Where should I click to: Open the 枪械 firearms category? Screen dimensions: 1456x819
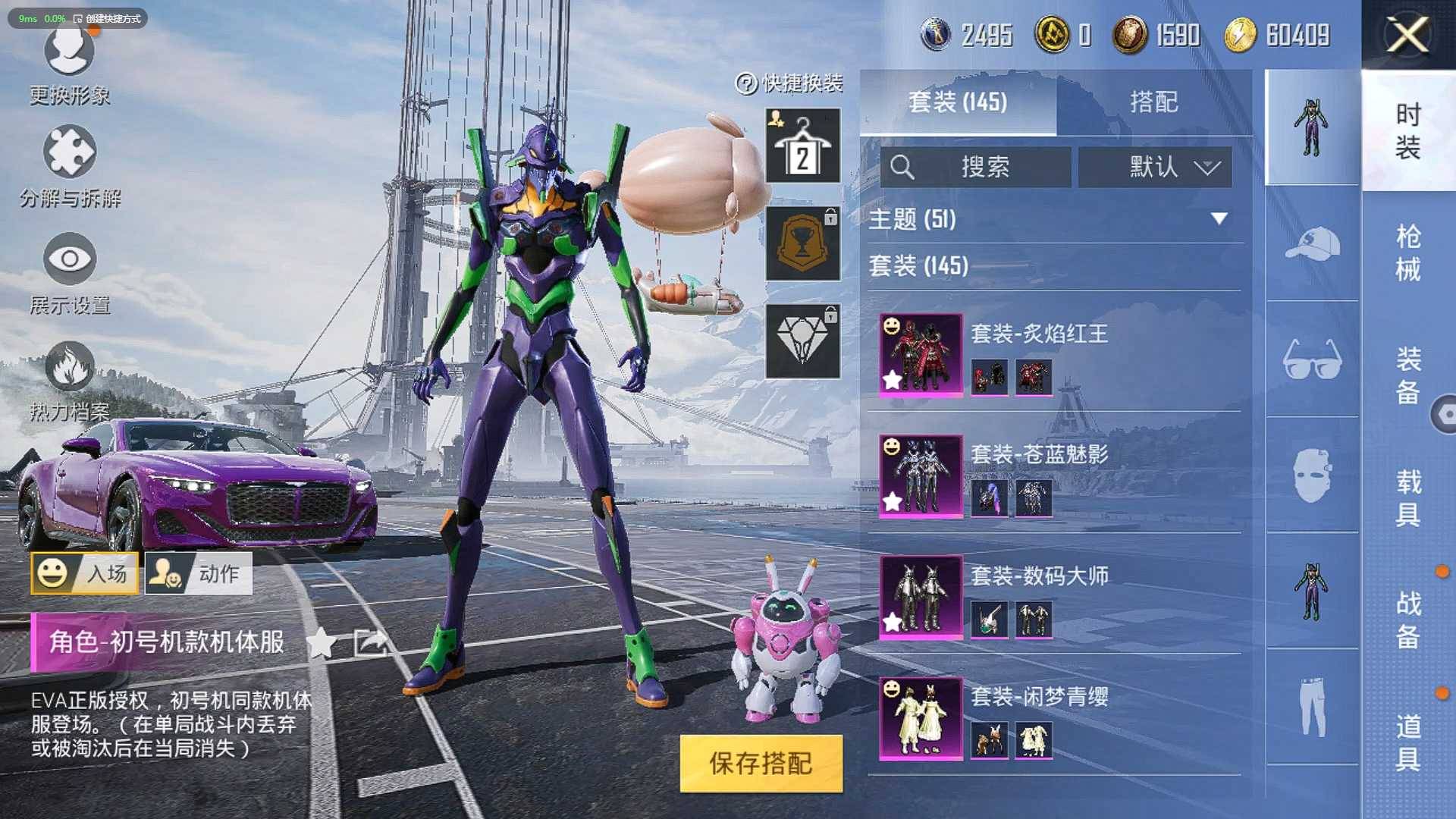[1408, 253]
